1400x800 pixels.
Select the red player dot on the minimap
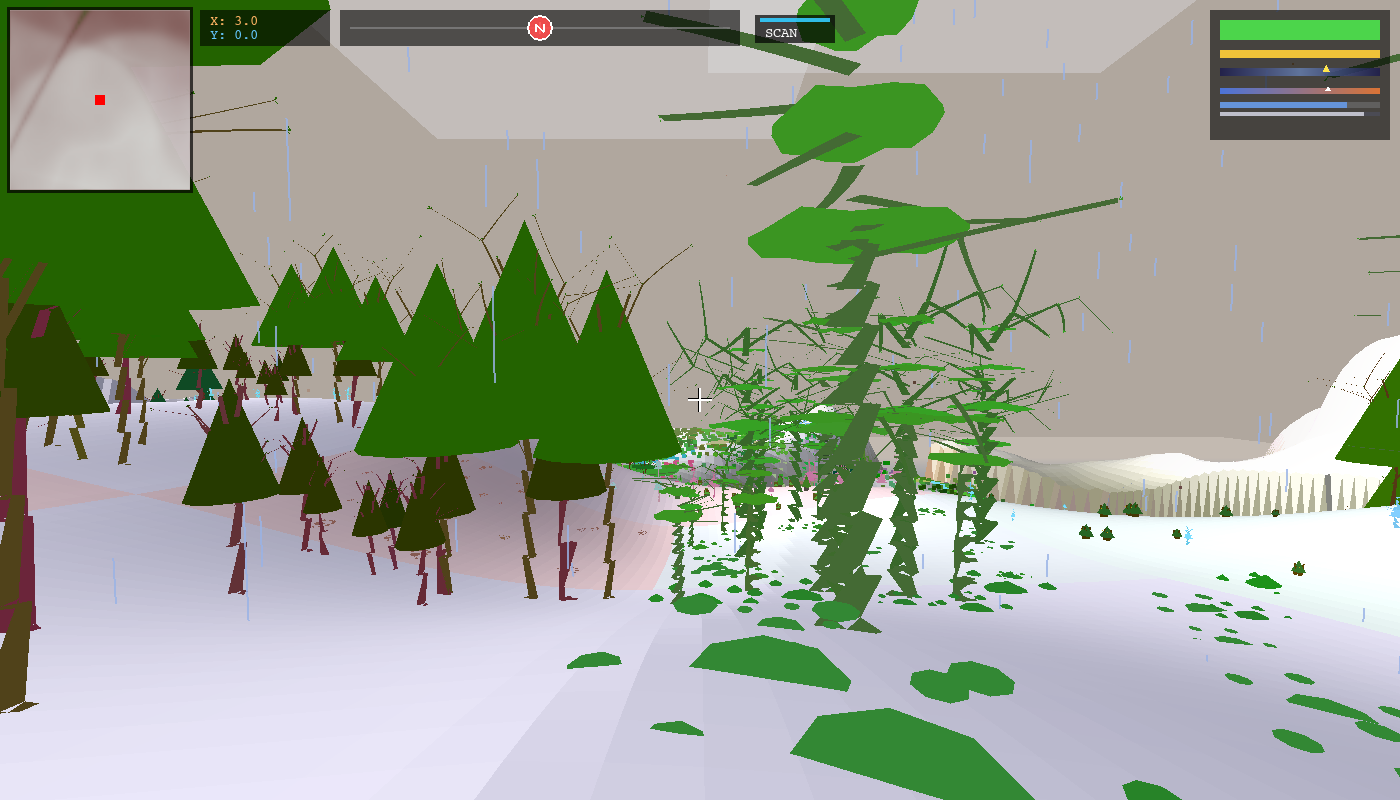pos(99,99)
